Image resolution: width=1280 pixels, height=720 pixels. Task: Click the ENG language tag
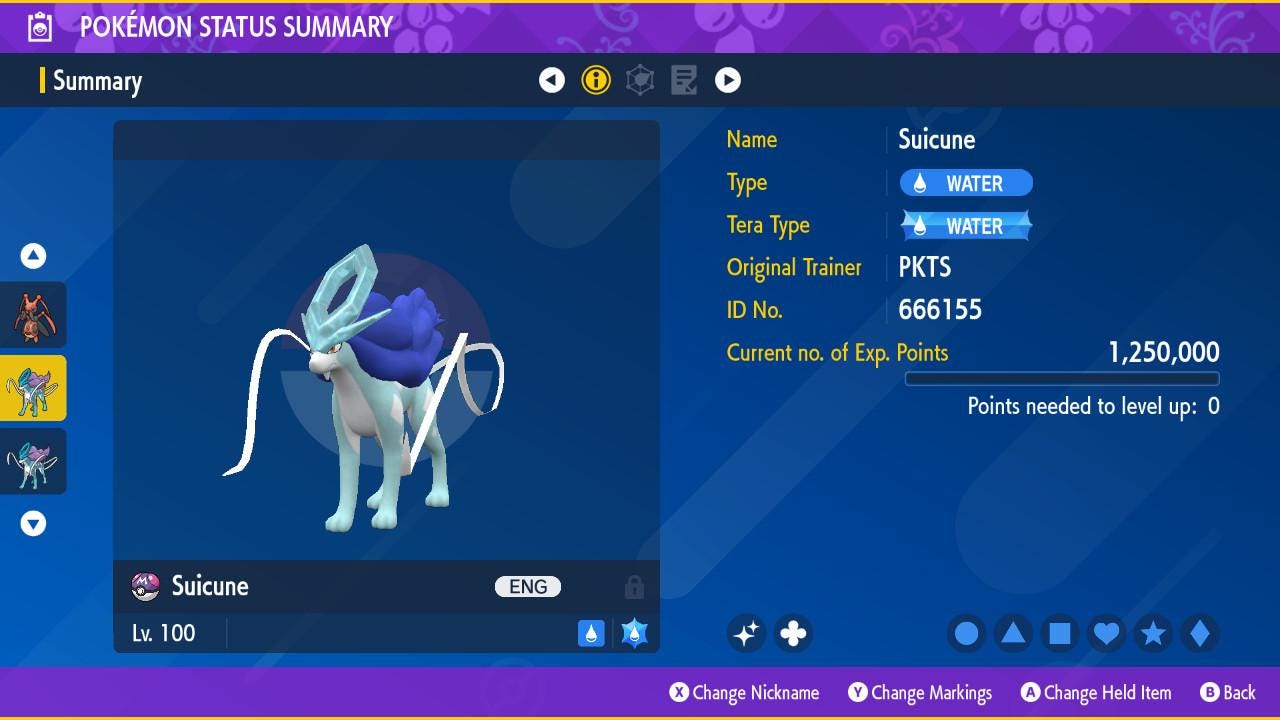click(527, 586)
